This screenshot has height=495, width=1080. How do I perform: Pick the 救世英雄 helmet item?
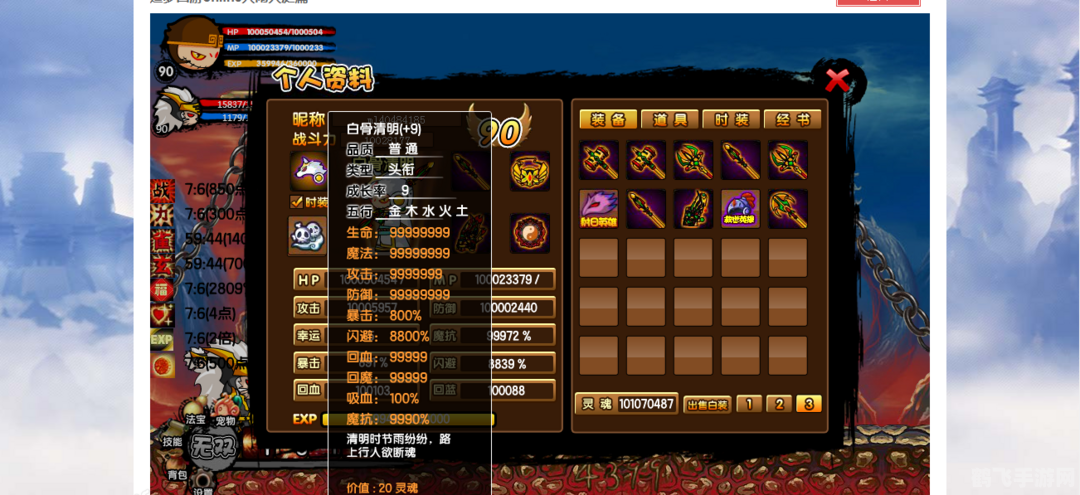[741, 209]
